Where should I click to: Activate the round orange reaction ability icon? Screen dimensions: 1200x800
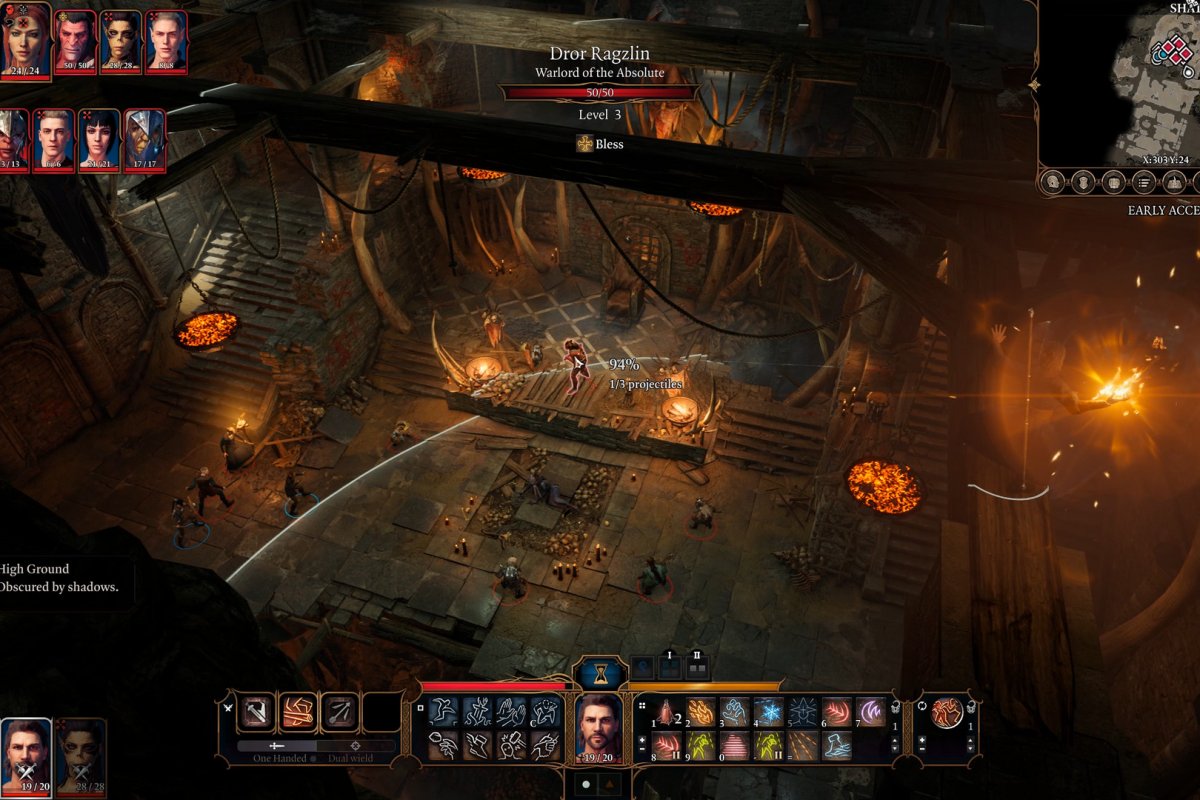pos(946,712)
